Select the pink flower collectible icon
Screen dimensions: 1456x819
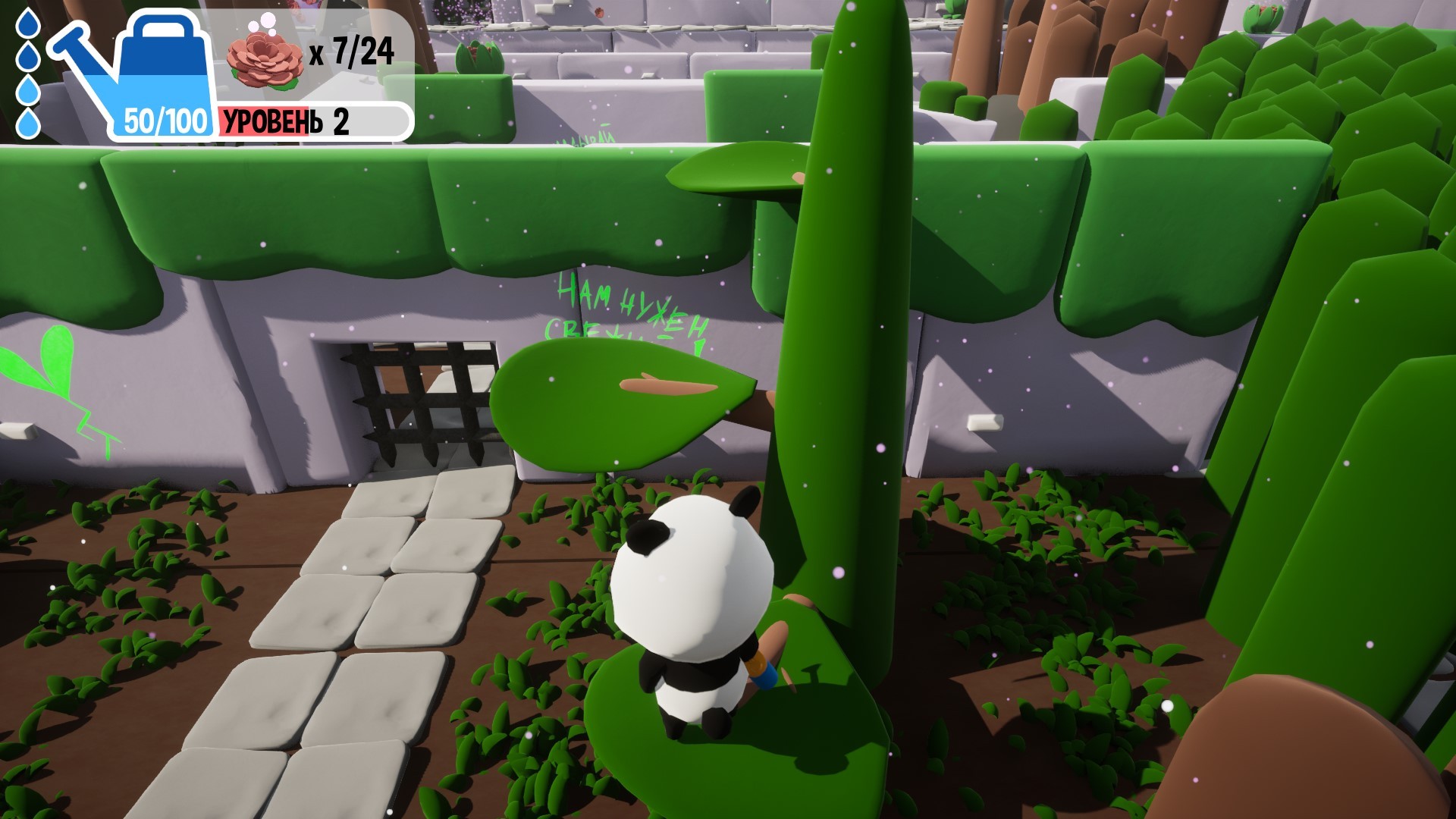[x=263, y=58]
